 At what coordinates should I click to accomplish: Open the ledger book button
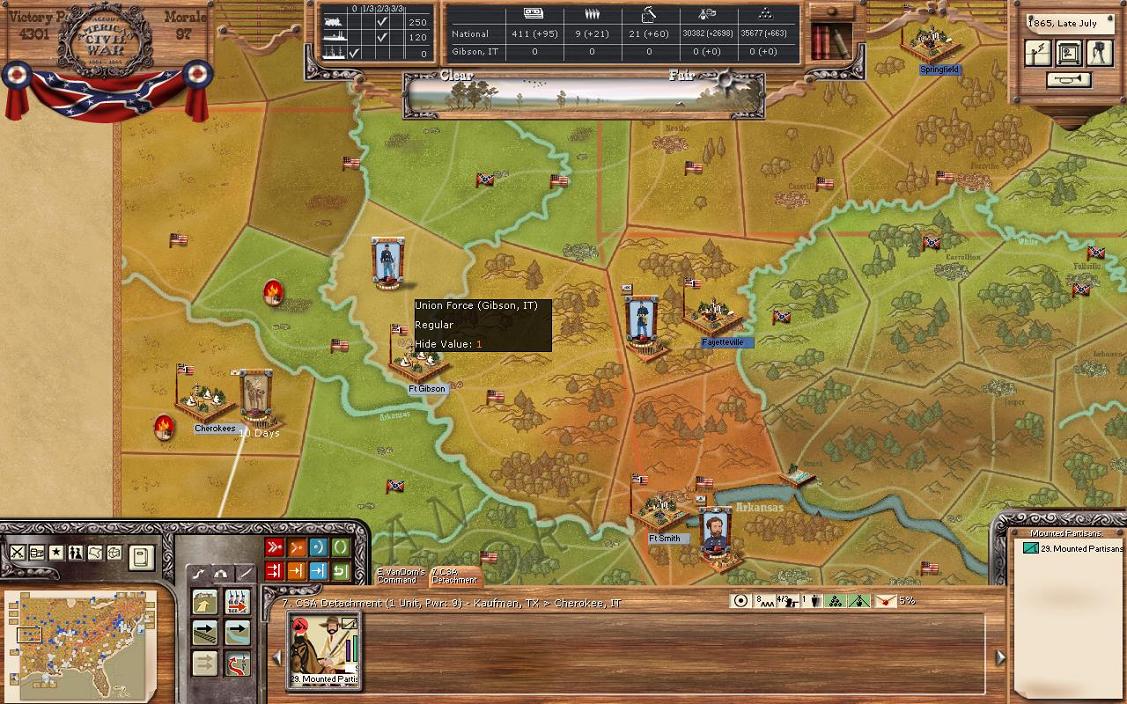point(141,556)
